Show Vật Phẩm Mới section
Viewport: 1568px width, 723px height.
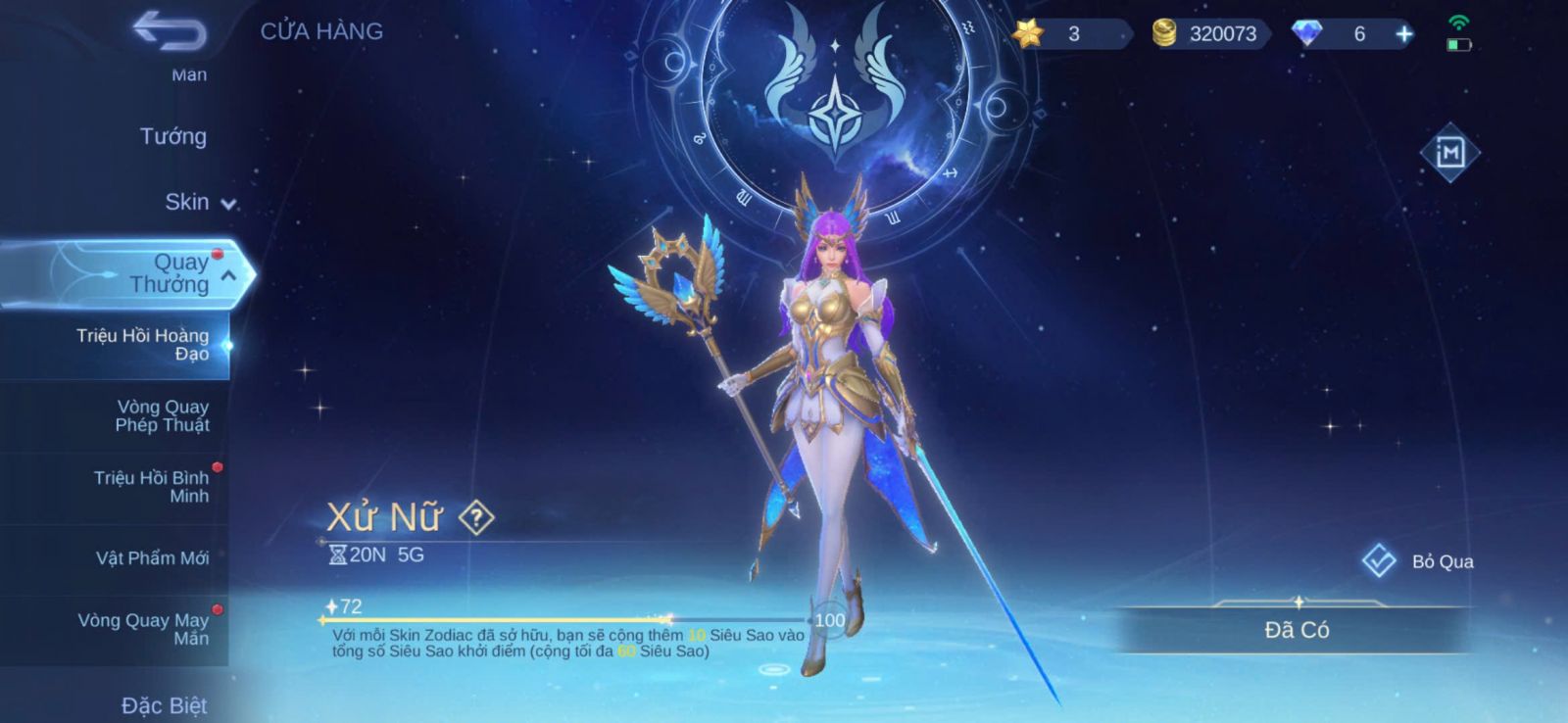(152, 557)
